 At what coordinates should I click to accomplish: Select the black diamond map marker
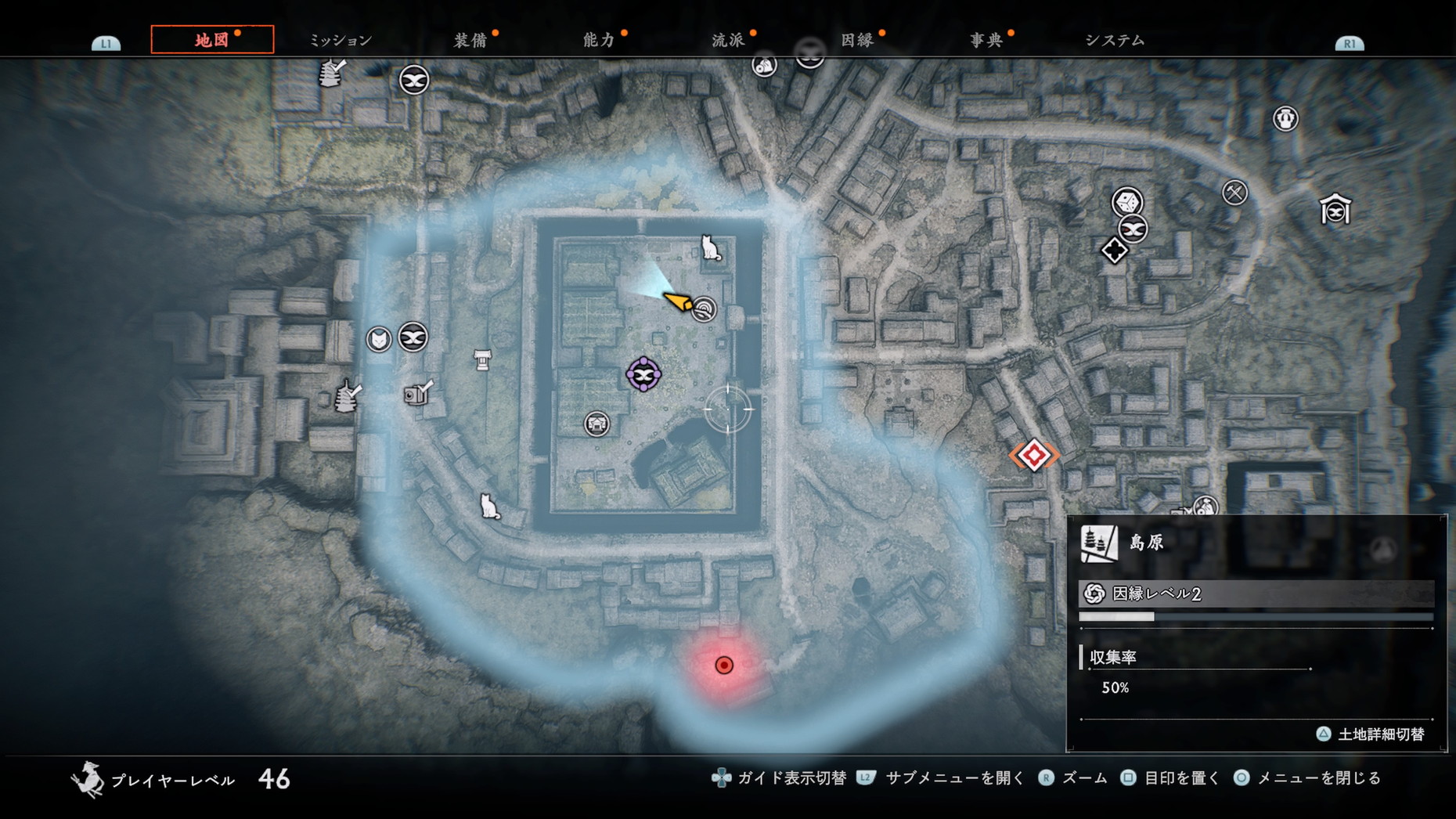[1114, 251]
